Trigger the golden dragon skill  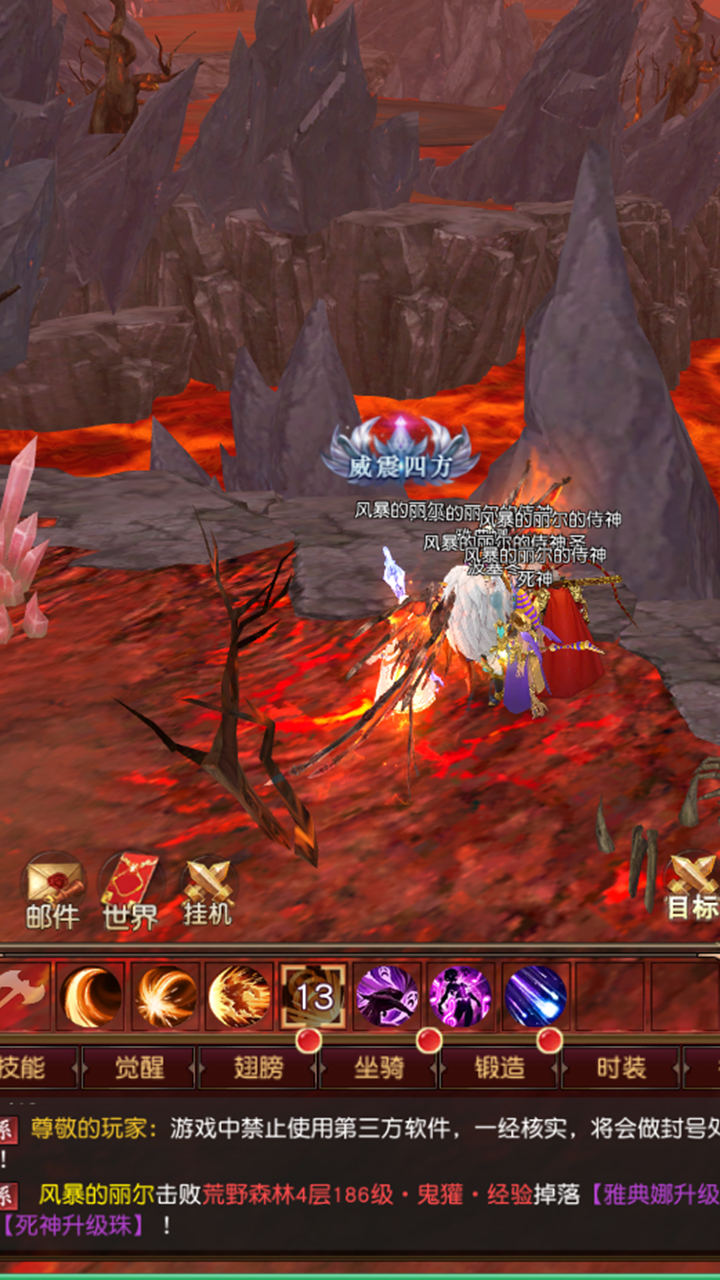coord(239,996)
